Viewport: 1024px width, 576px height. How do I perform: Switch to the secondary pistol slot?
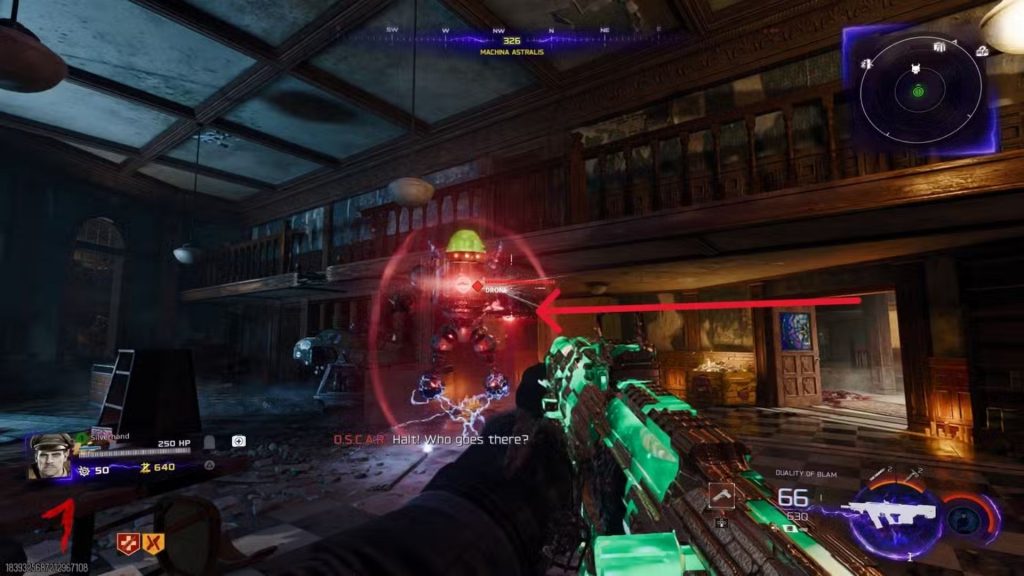[x=720, y=494]
